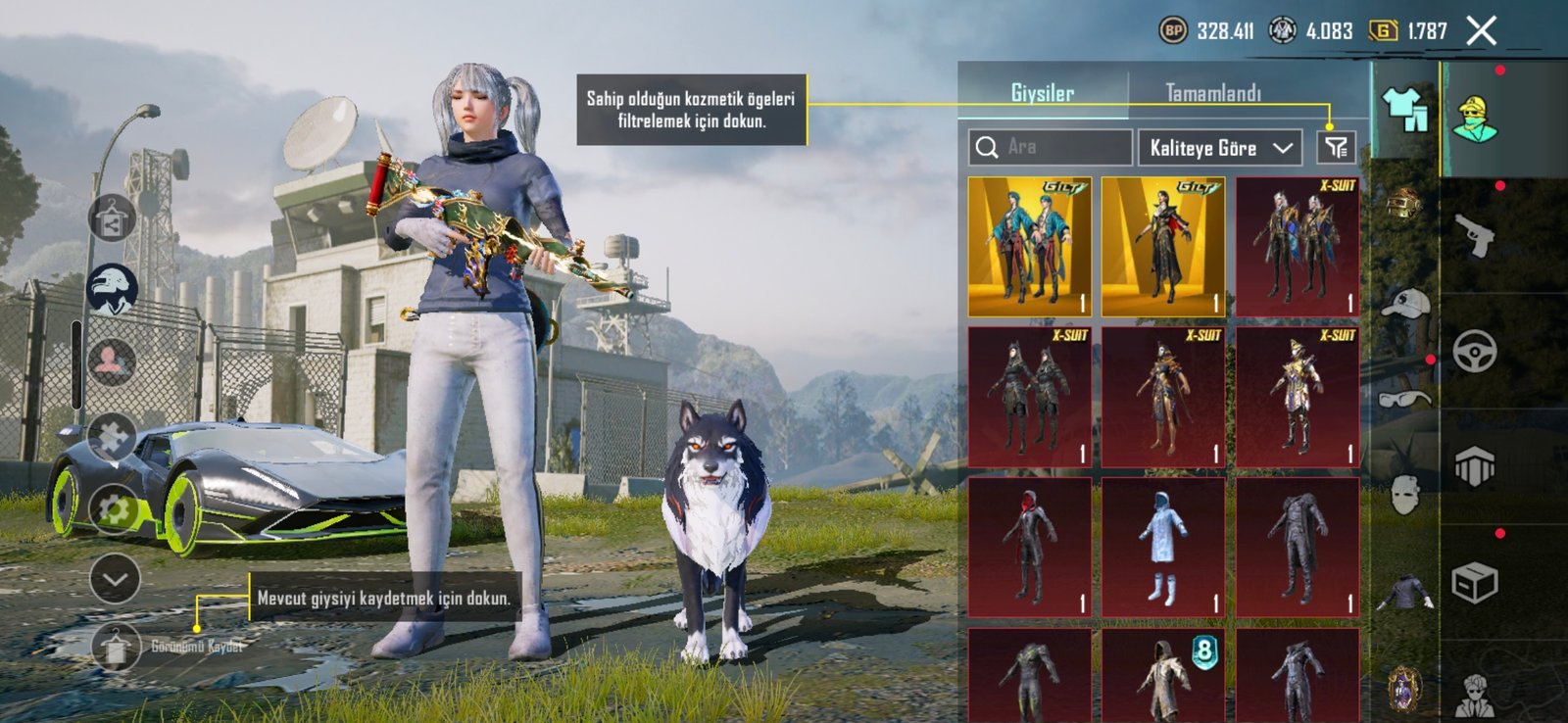Open the crate box category
Viewport: 1568px width, 723px height.
click(x=1474, y=583)
